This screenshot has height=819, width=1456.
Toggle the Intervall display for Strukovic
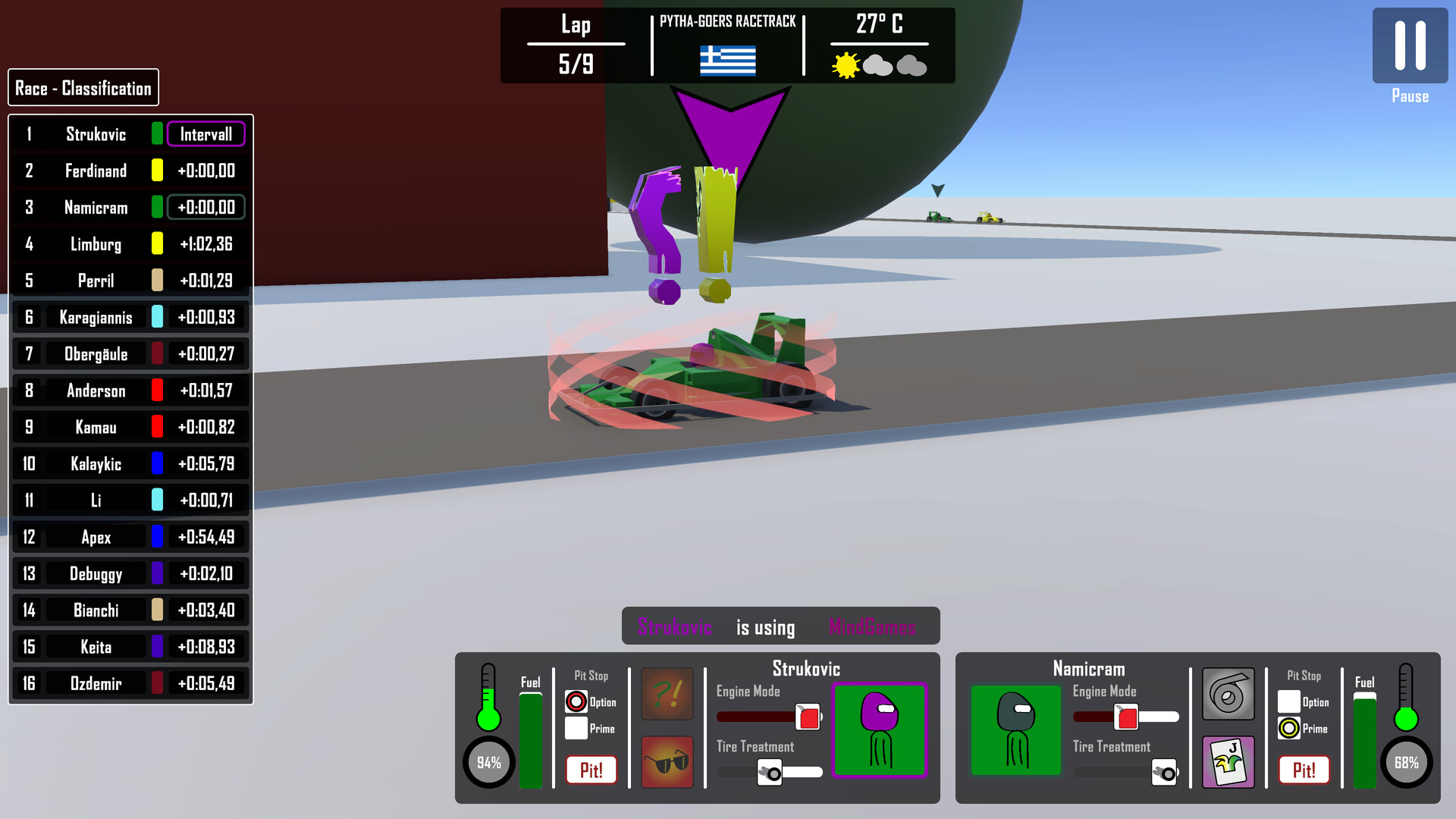[206, 134]
